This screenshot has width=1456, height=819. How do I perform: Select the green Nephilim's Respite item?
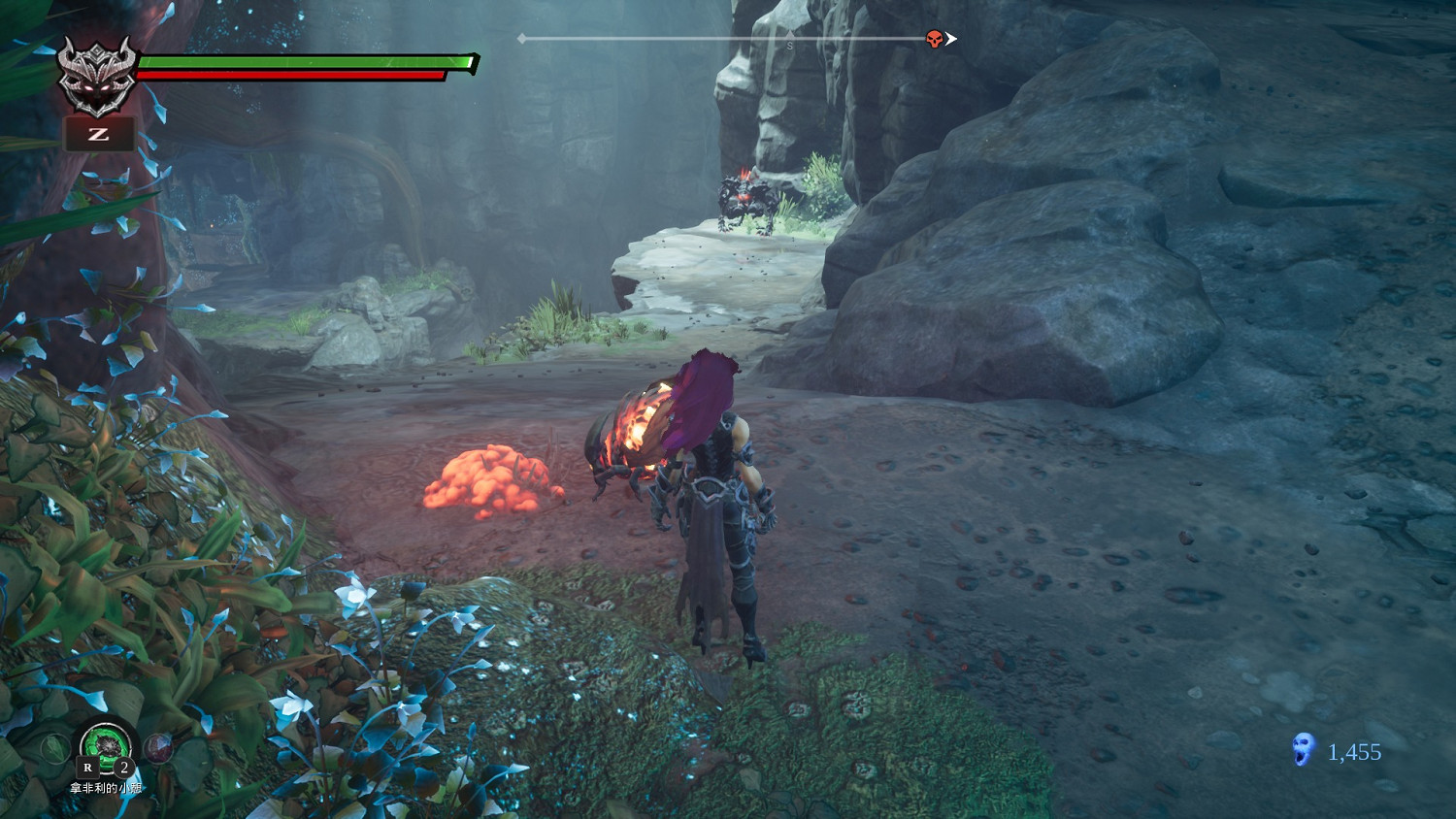106,746
